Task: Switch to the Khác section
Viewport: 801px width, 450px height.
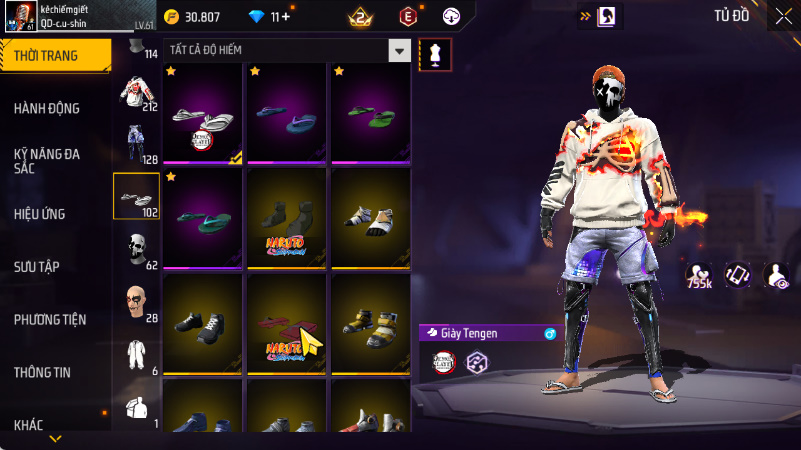Action: 28,425
